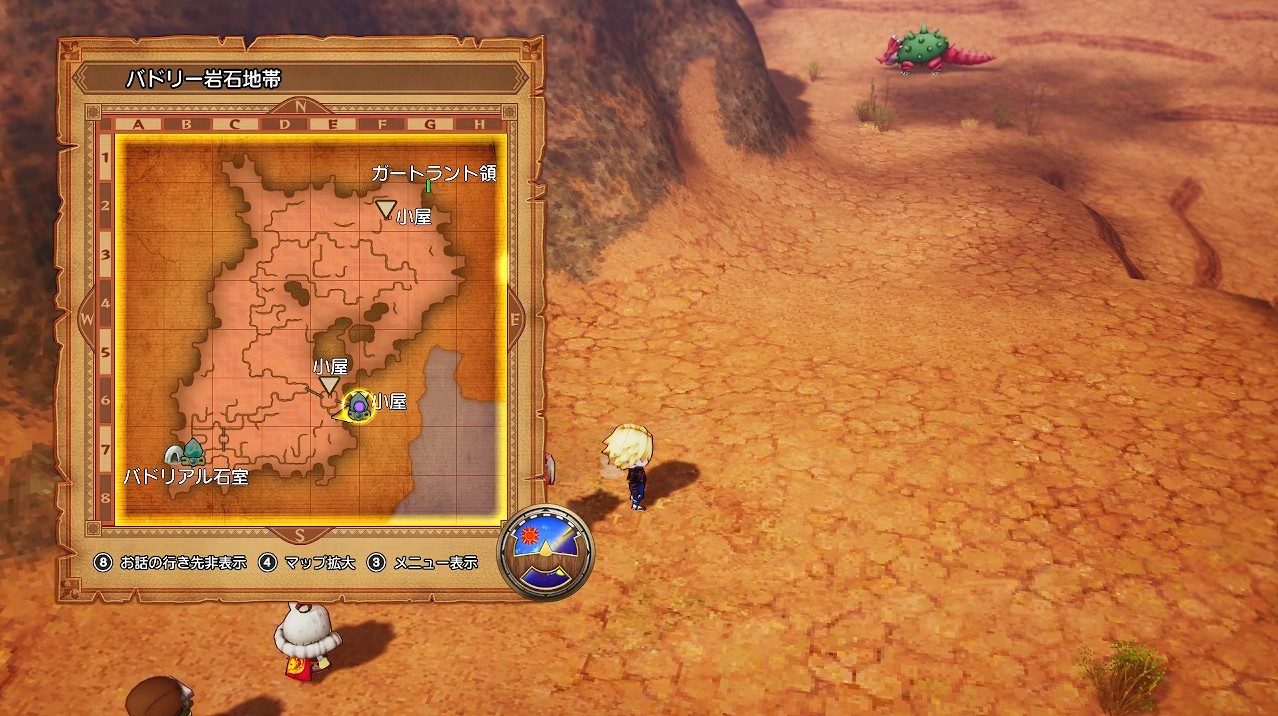1278x716 pixels.
Task: Select the ガートラント領 green exit marker
Action: coord(428,186)
